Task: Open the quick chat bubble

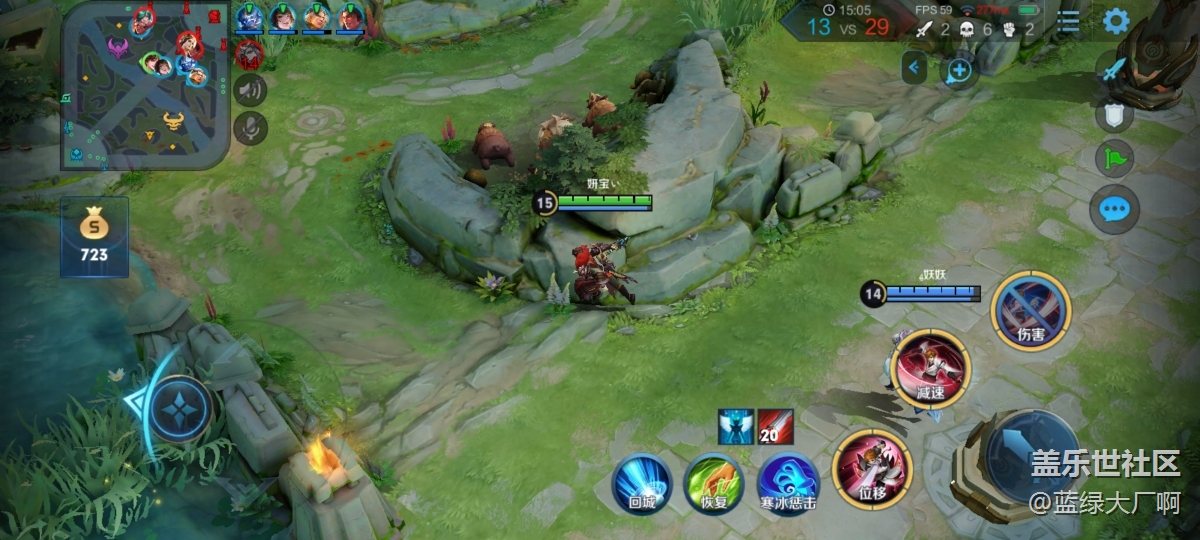Action: click(1114, 209)
